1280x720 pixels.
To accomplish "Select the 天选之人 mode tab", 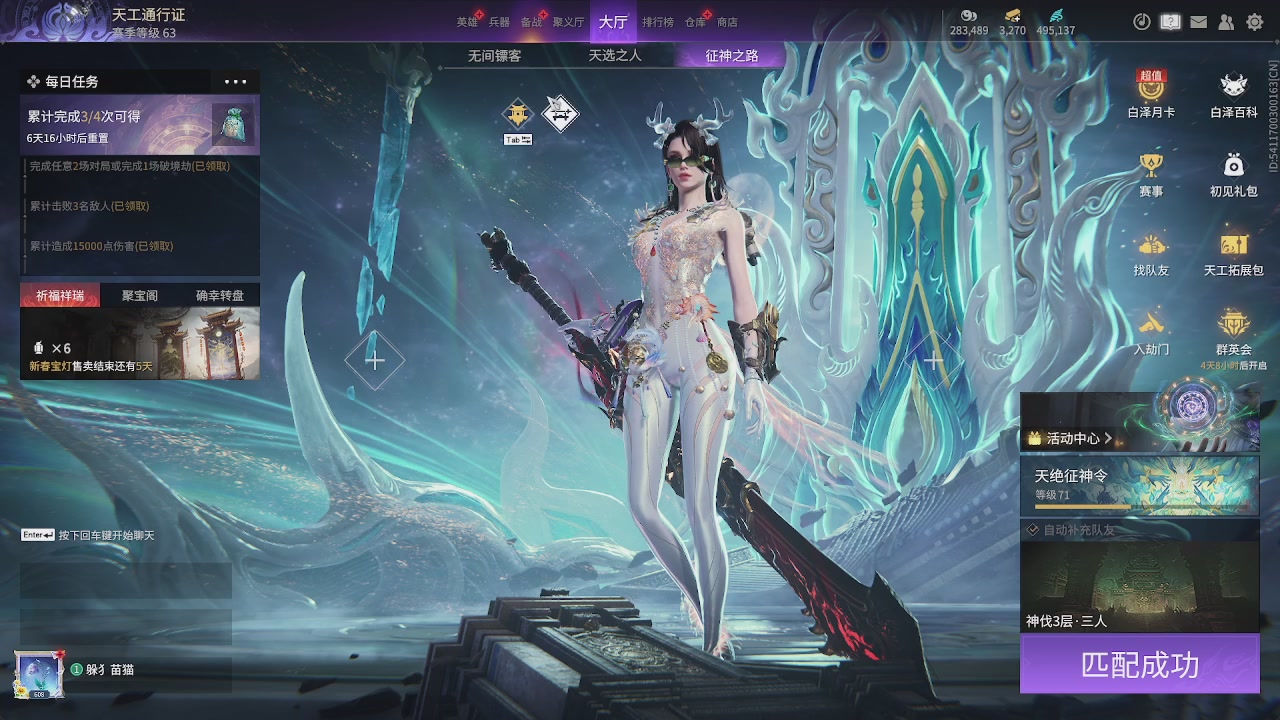I will [x=614, y=56].
